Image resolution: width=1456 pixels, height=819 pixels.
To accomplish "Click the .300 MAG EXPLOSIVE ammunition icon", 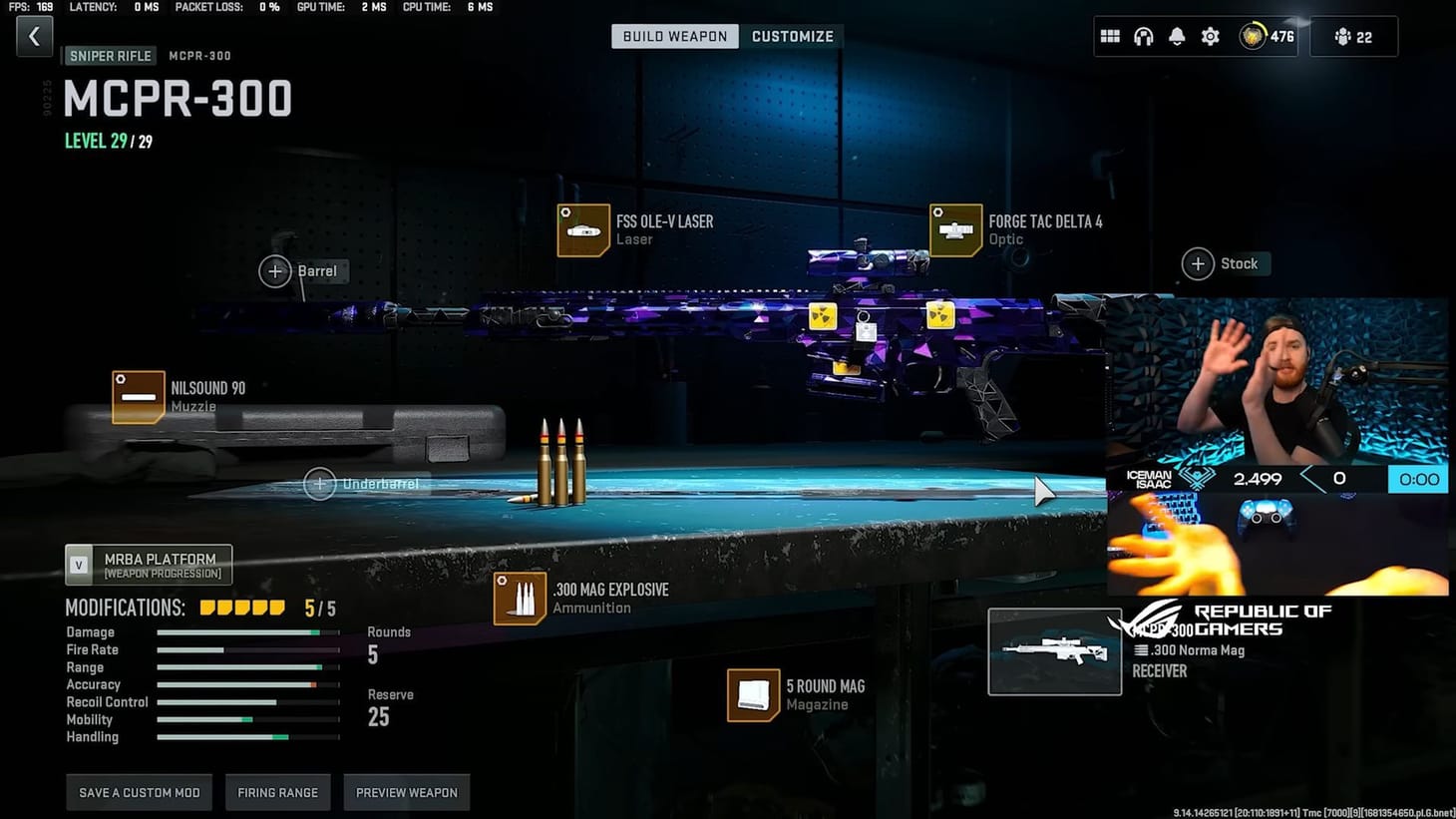I will (x=519, y=598).
